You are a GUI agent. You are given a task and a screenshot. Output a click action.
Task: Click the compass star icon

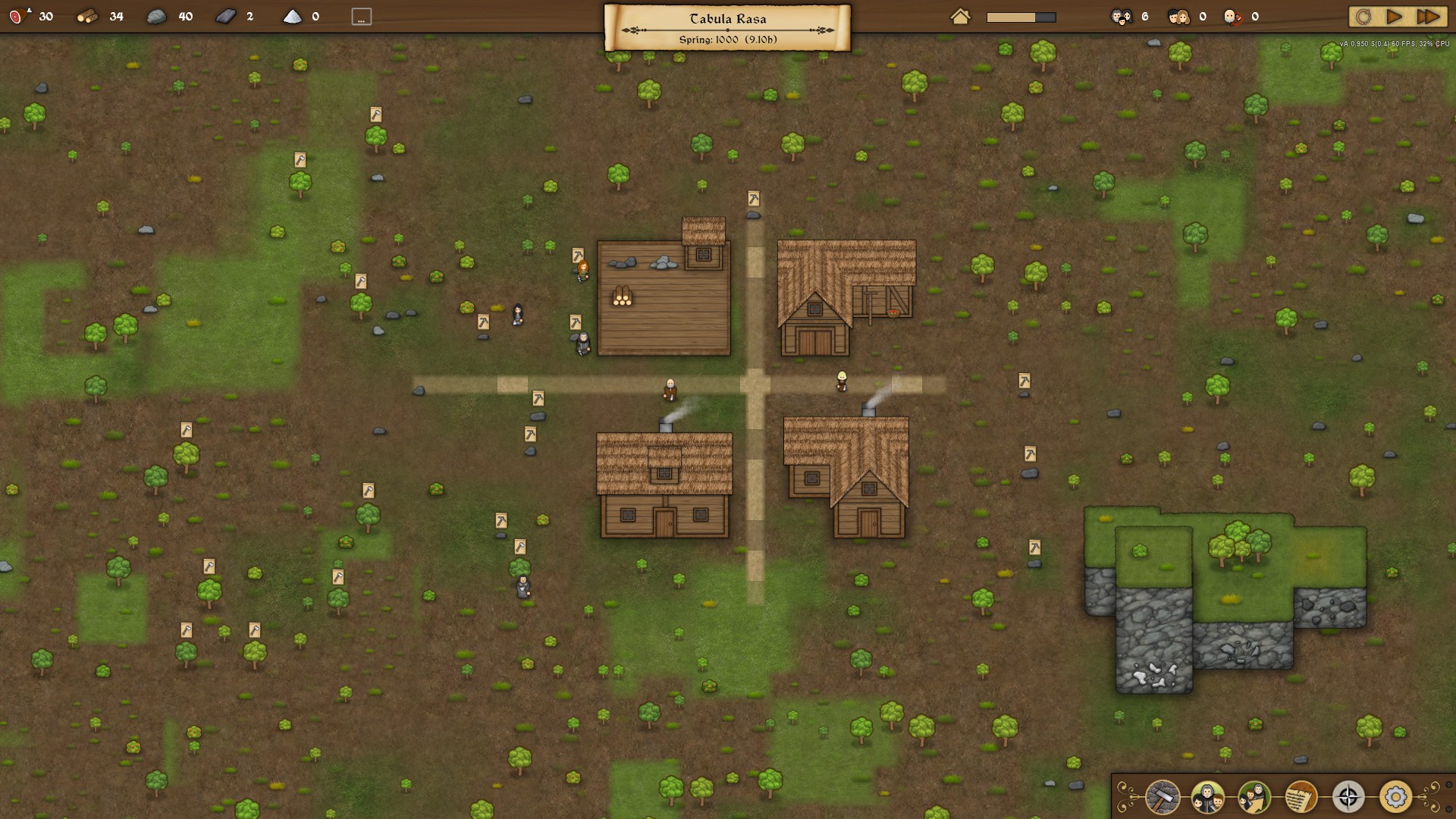(1348, 797)
